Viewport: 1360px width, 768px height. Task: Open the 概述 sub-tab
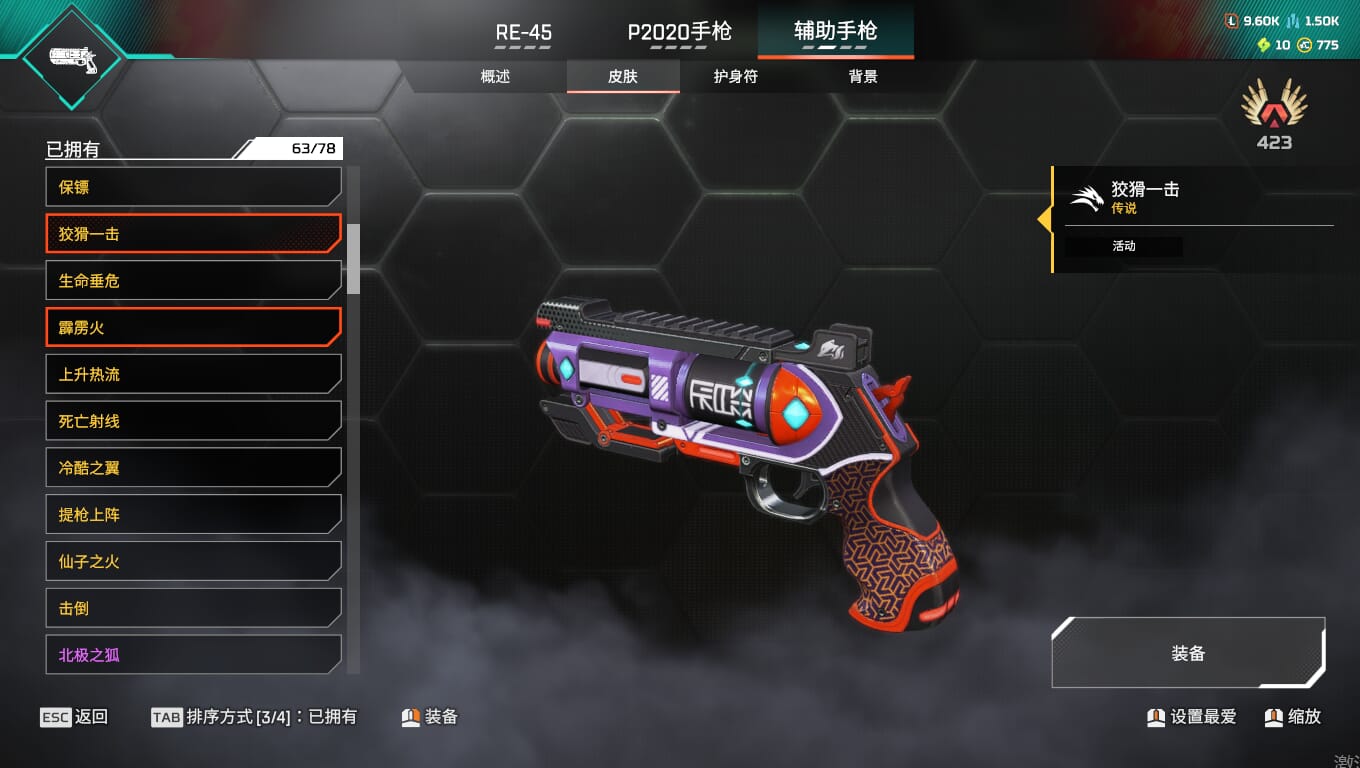pos(496,76)
